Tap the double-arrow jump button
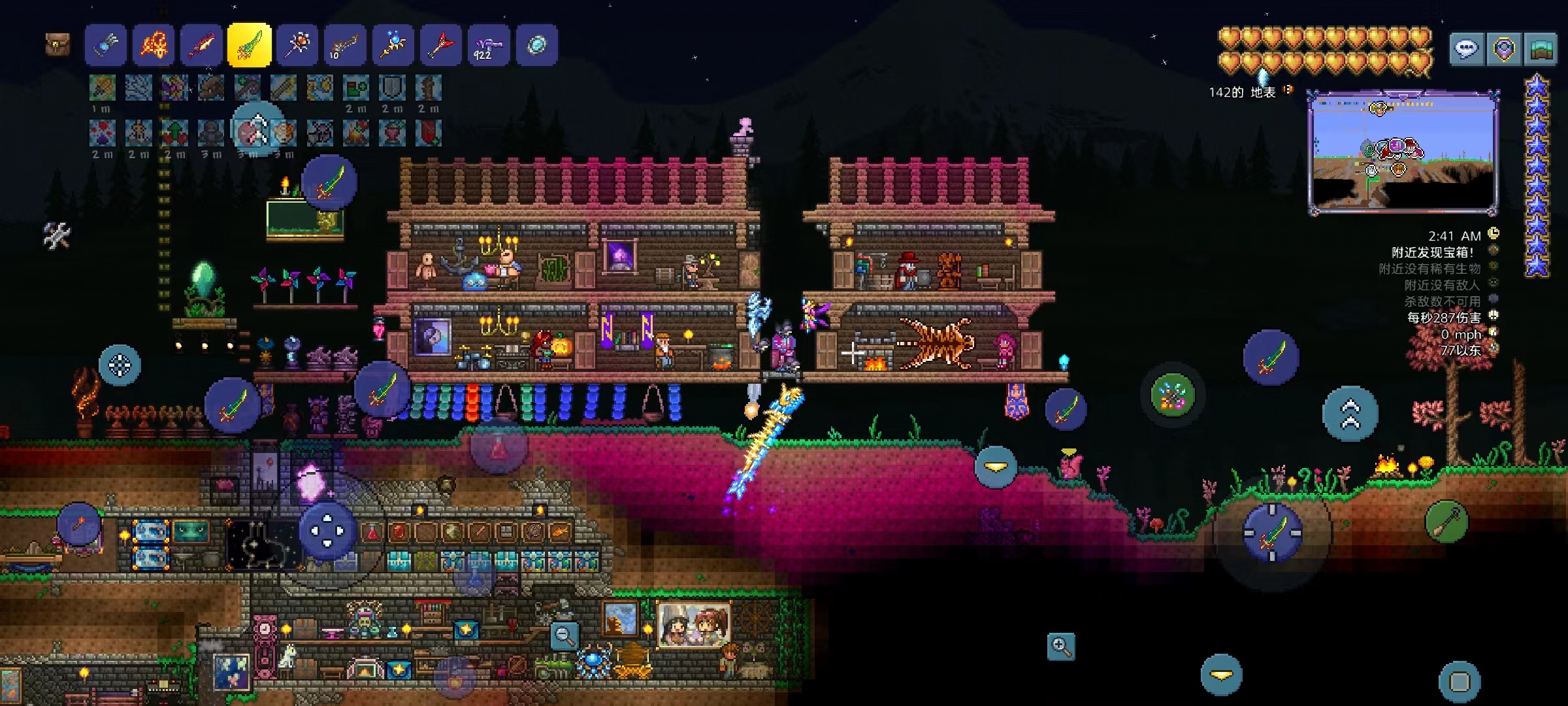 pos(1350,414)
